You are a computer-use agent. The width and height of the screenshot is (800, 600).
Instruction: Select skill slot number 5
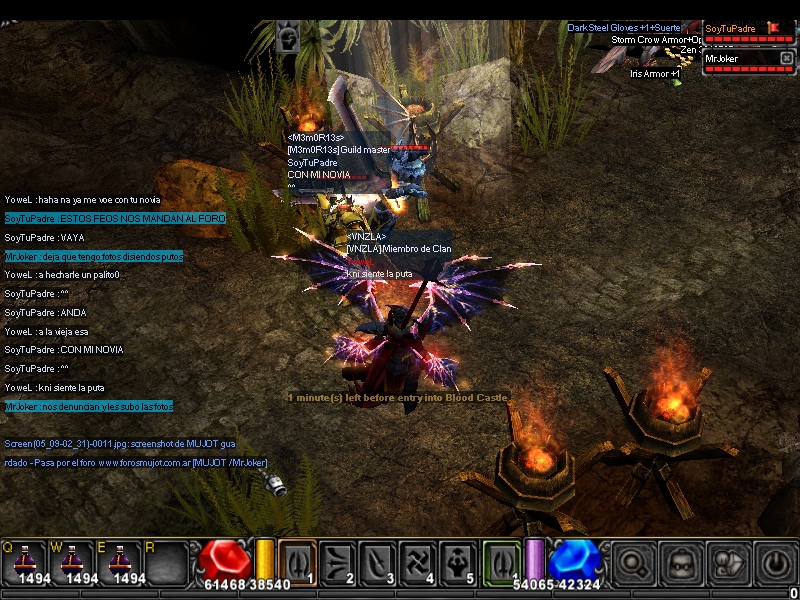[x=461, y=562]
